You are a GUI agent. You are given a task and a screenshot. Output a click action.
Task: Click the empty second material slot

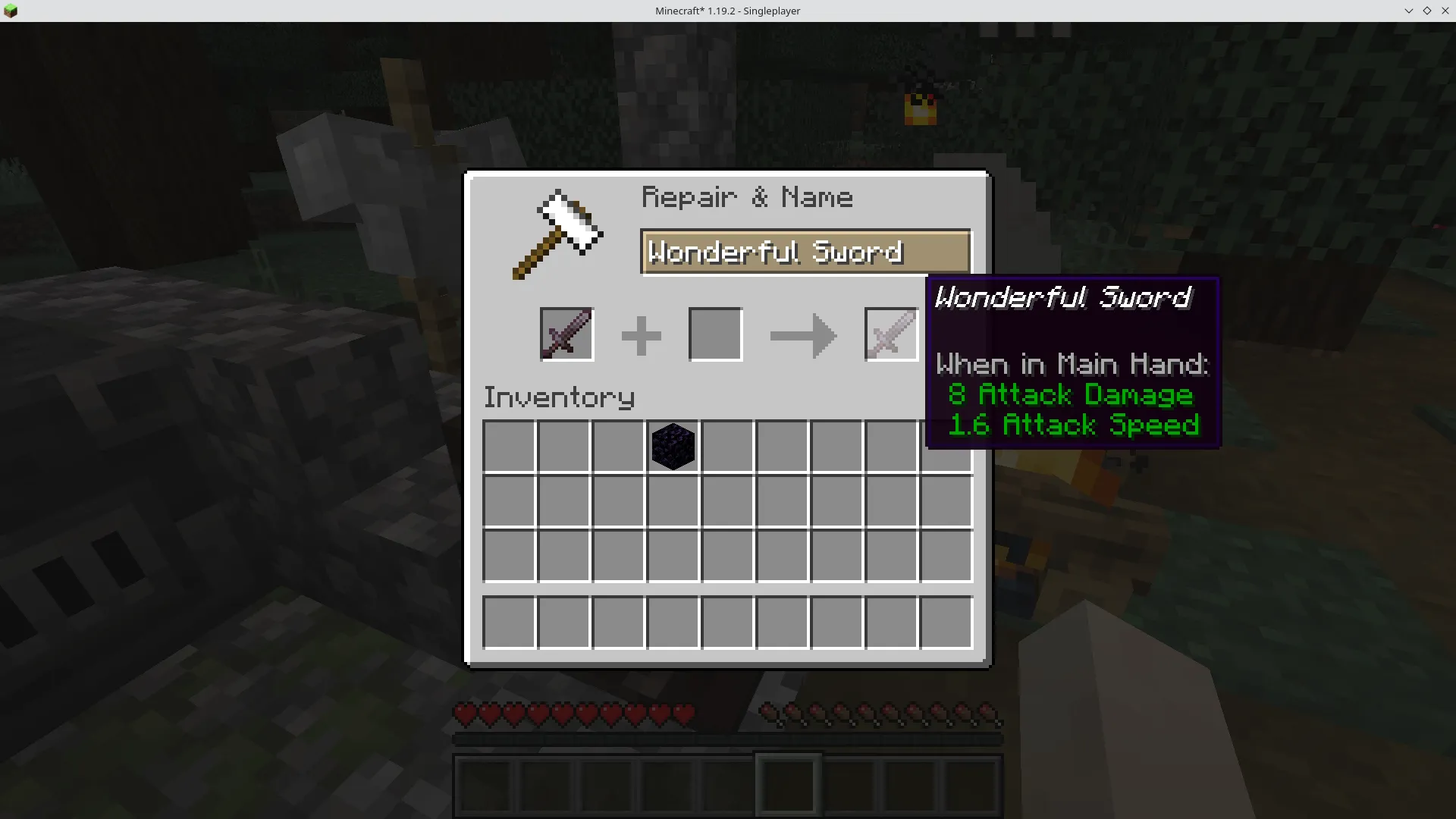point(715,334)
